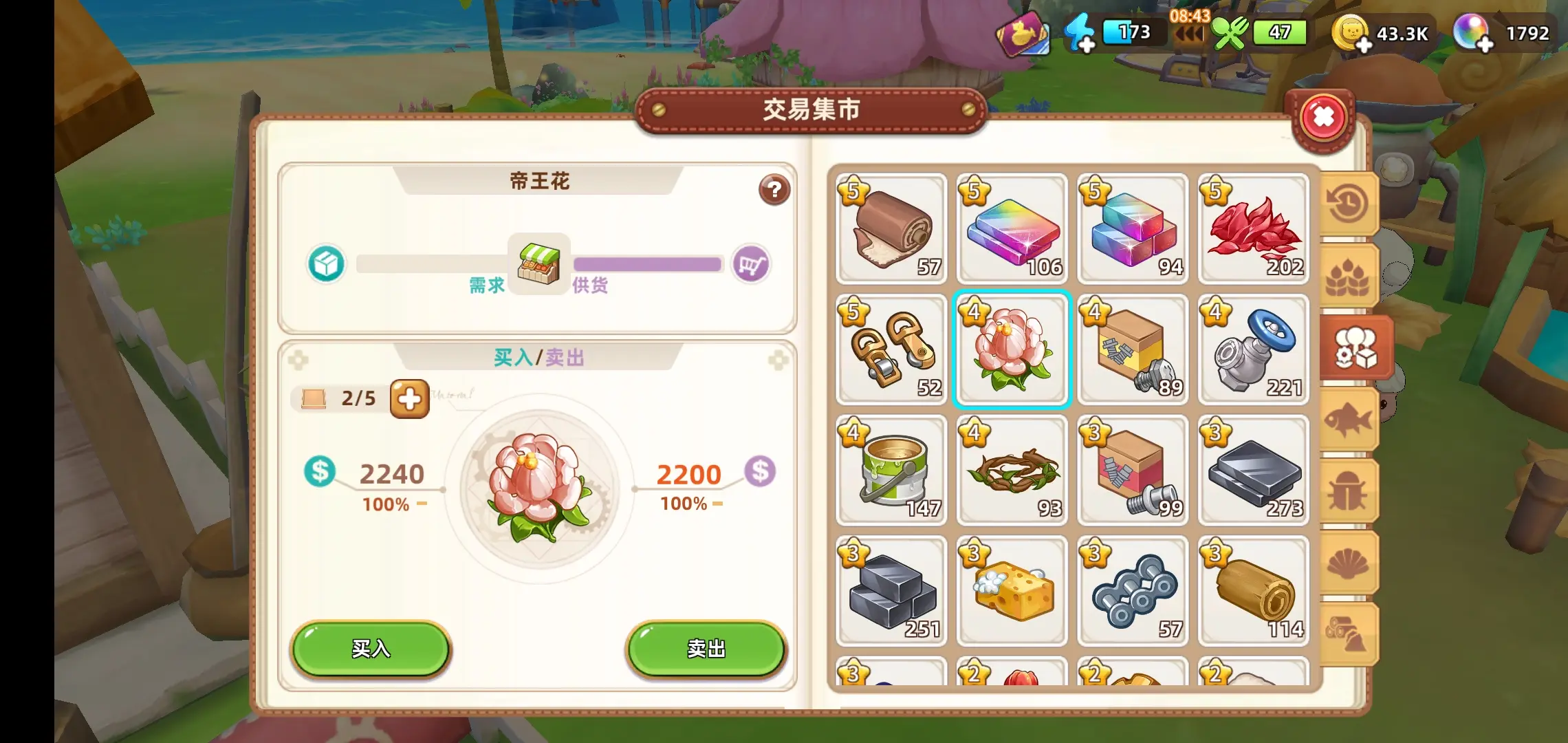Select the golden clasp hooks item
This screenshot has height=743, width=1568.
click(x=891, y=349)
